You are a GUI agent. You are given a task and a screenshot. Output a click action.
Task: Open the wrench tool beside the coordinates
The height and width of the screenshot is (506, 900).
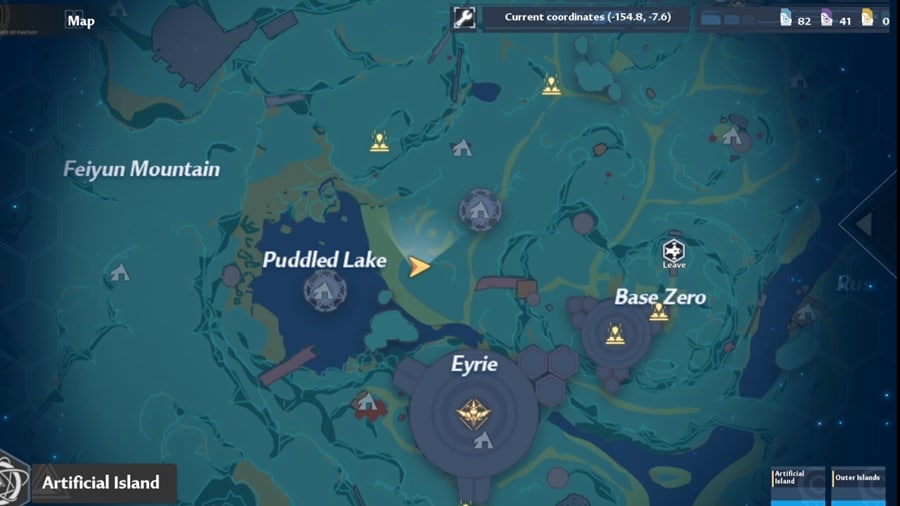464,18
